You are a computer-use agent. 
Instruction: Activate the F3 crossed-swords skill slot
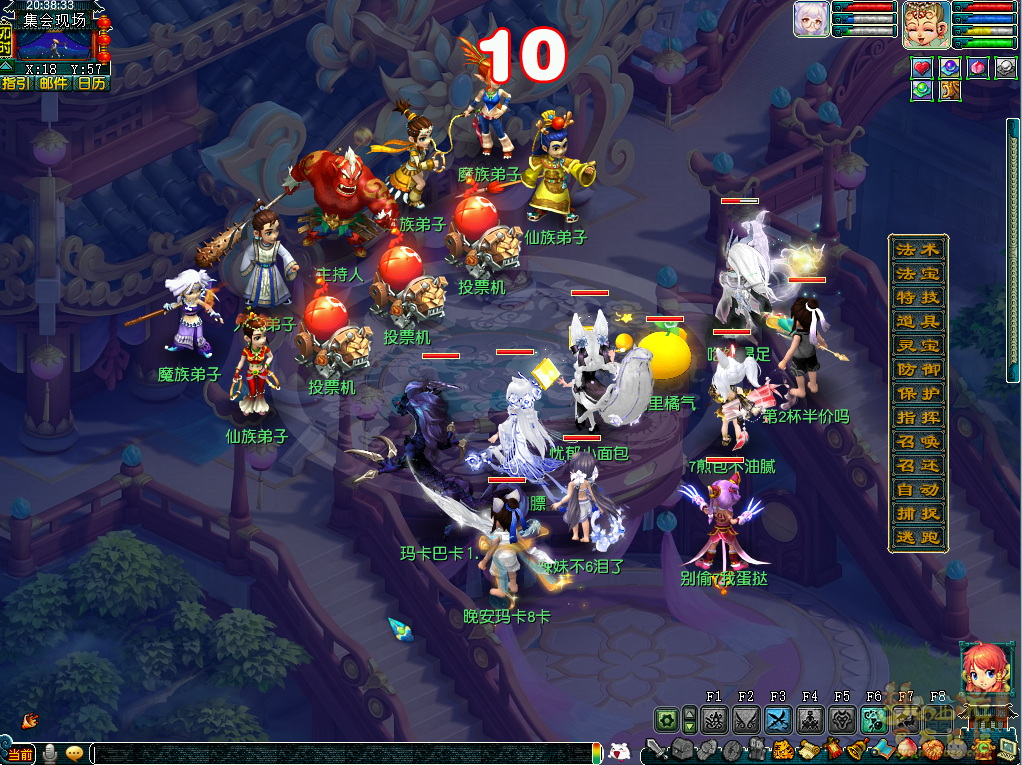click(x=778, y=719)
